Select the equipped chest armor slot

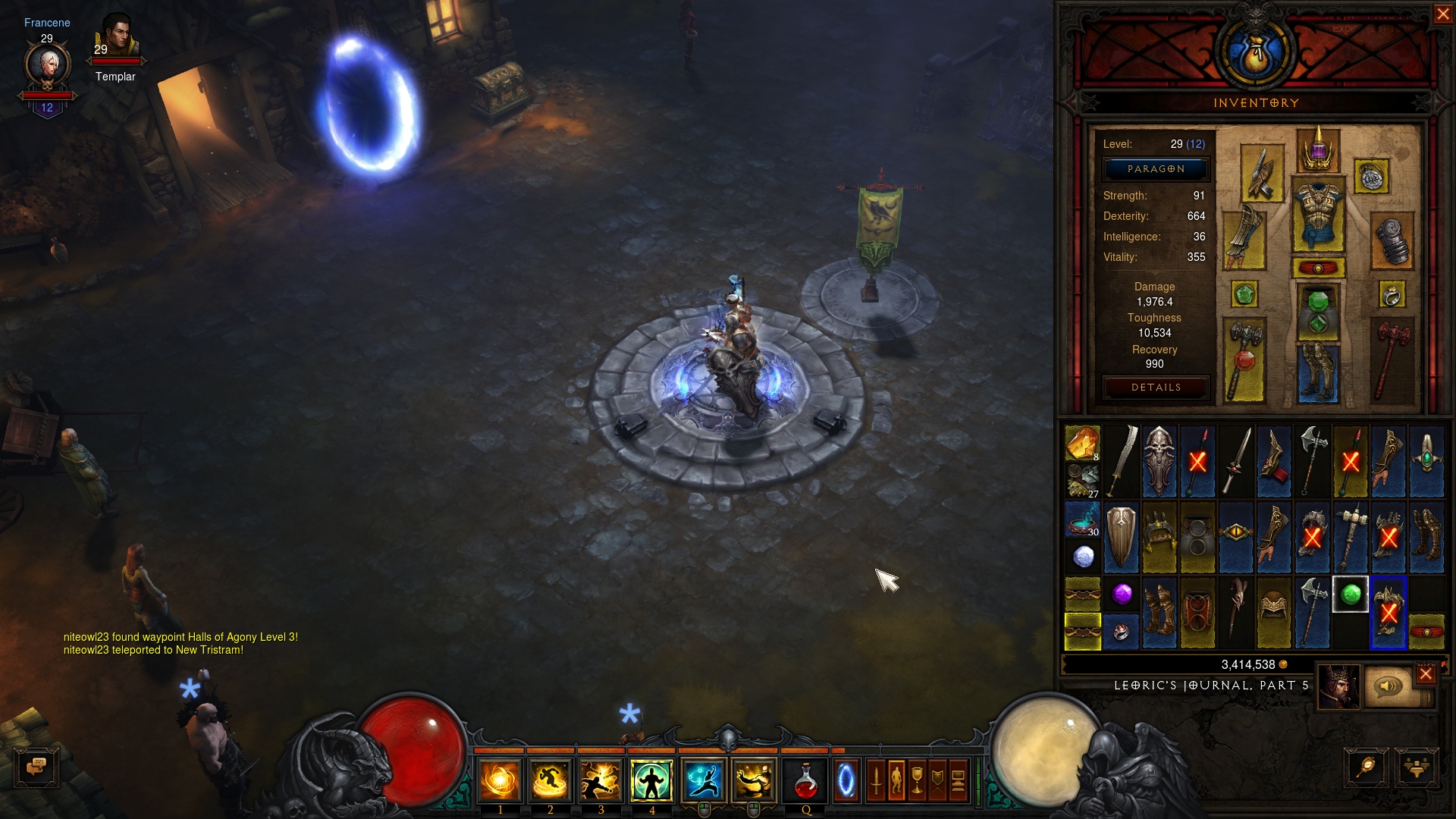(1318, 215)
